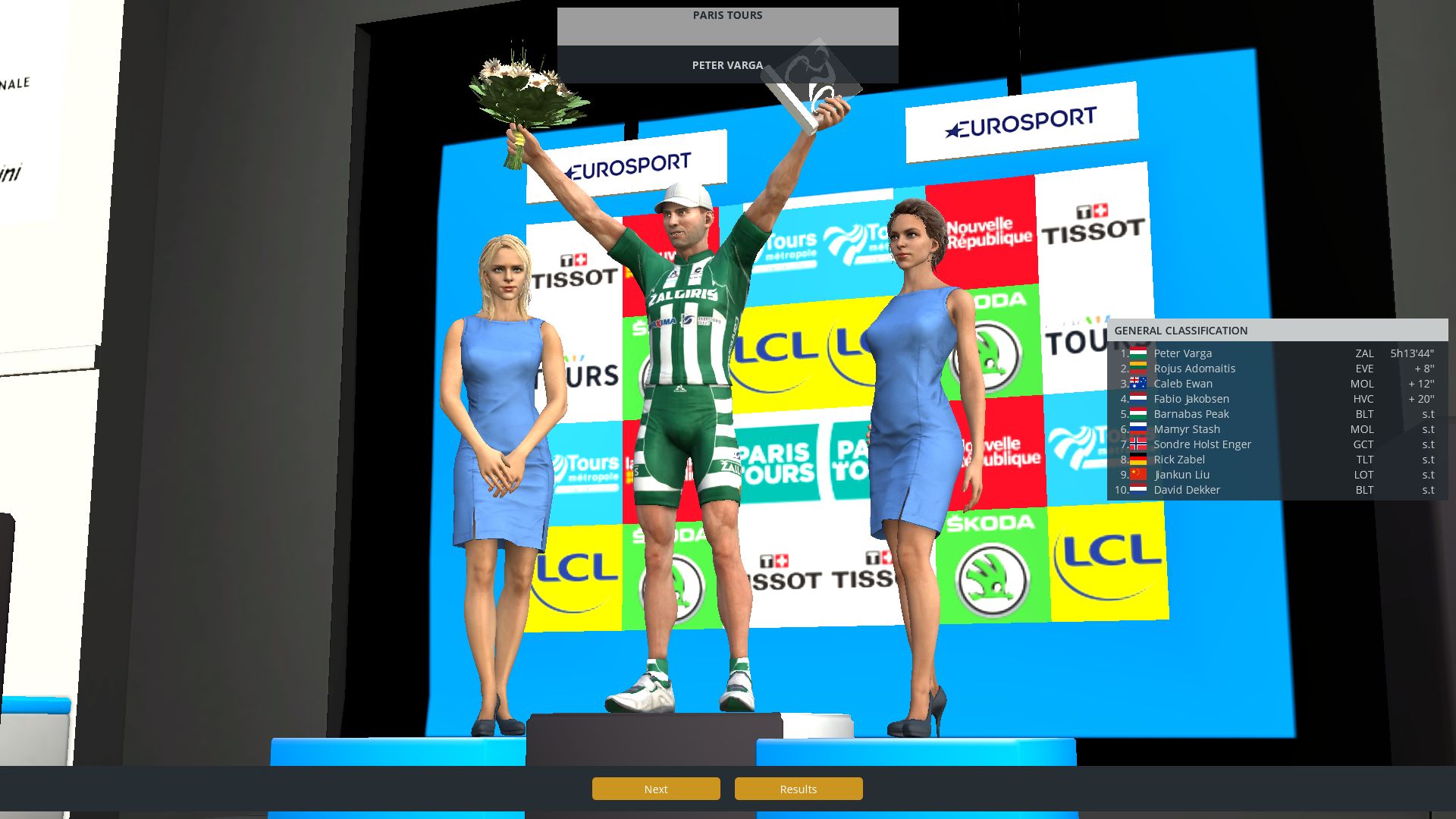Open the Results screen
The image size is (1456, 819).
pyautogui.click(x=798, y=789)
